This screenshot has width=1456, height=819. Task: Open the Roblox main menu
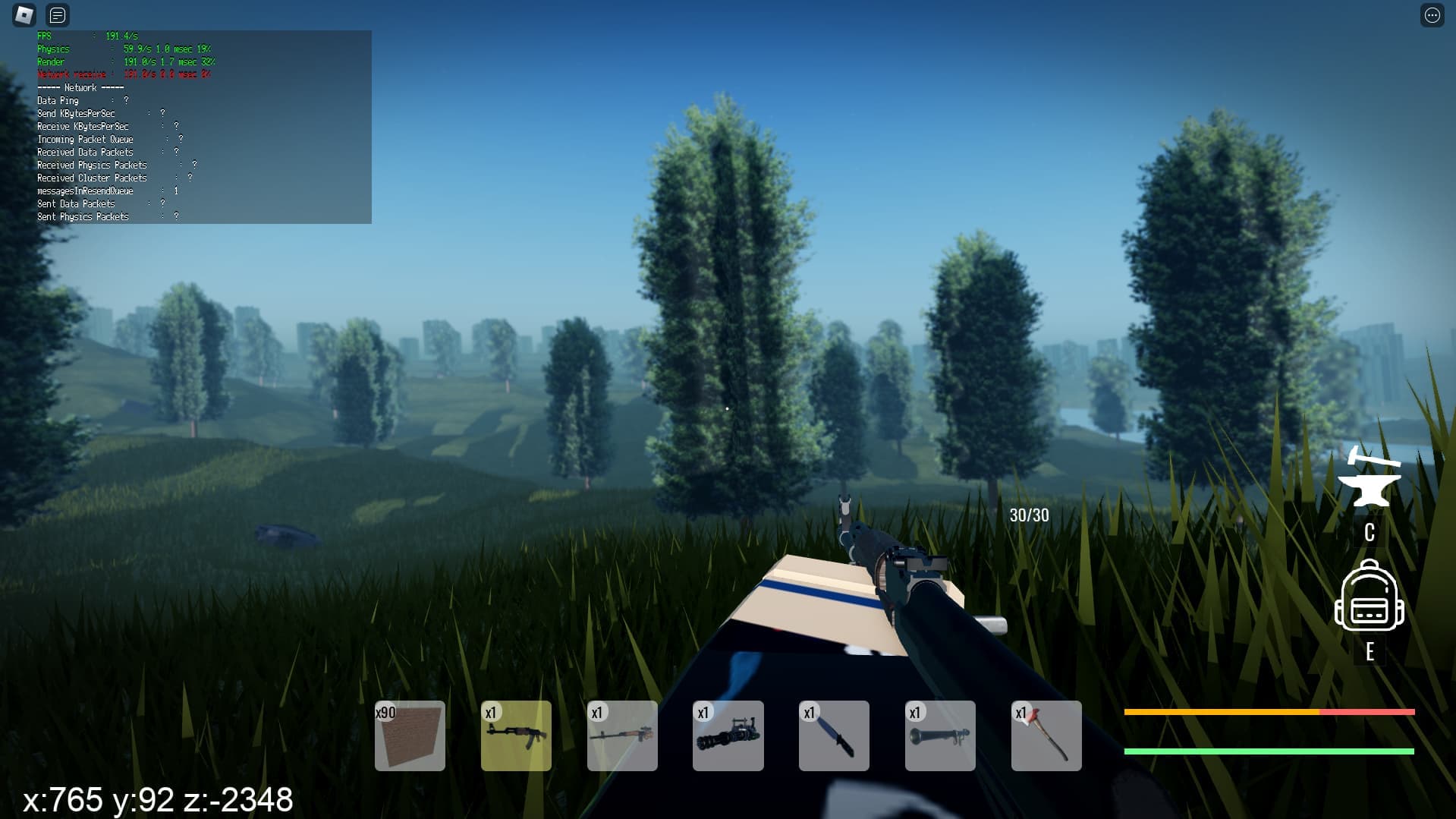[25, 15]
